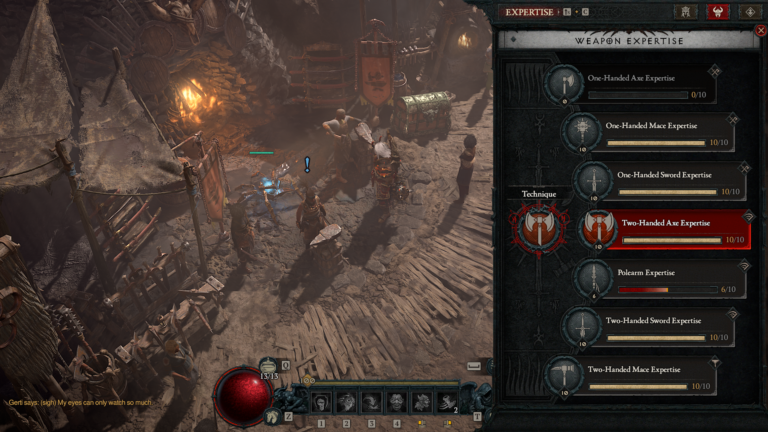Activate the sixth skill showing charge count 2
The width and height of the screenshot is (768, 432).
pos(446,403)
